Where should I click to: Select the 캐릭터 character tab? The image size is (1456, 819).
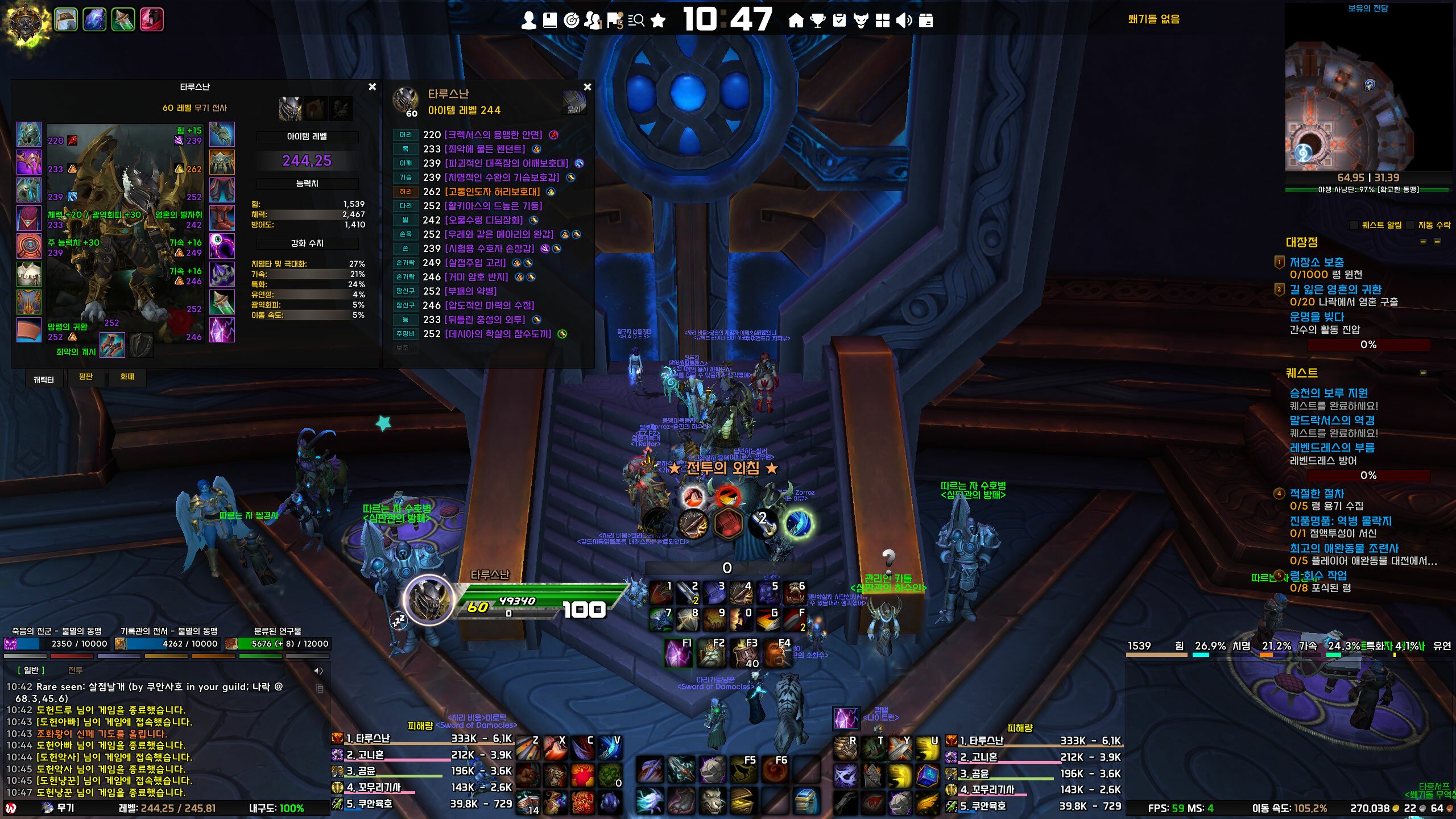coord(44,379)
